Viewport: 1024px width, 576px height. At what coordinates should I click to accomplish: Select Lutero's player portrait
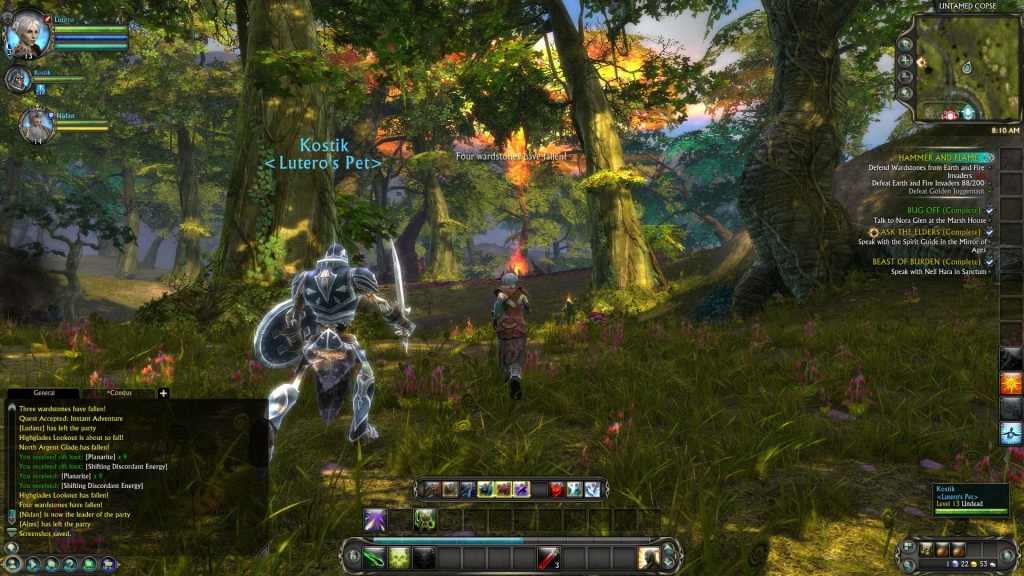coord(27,36)
